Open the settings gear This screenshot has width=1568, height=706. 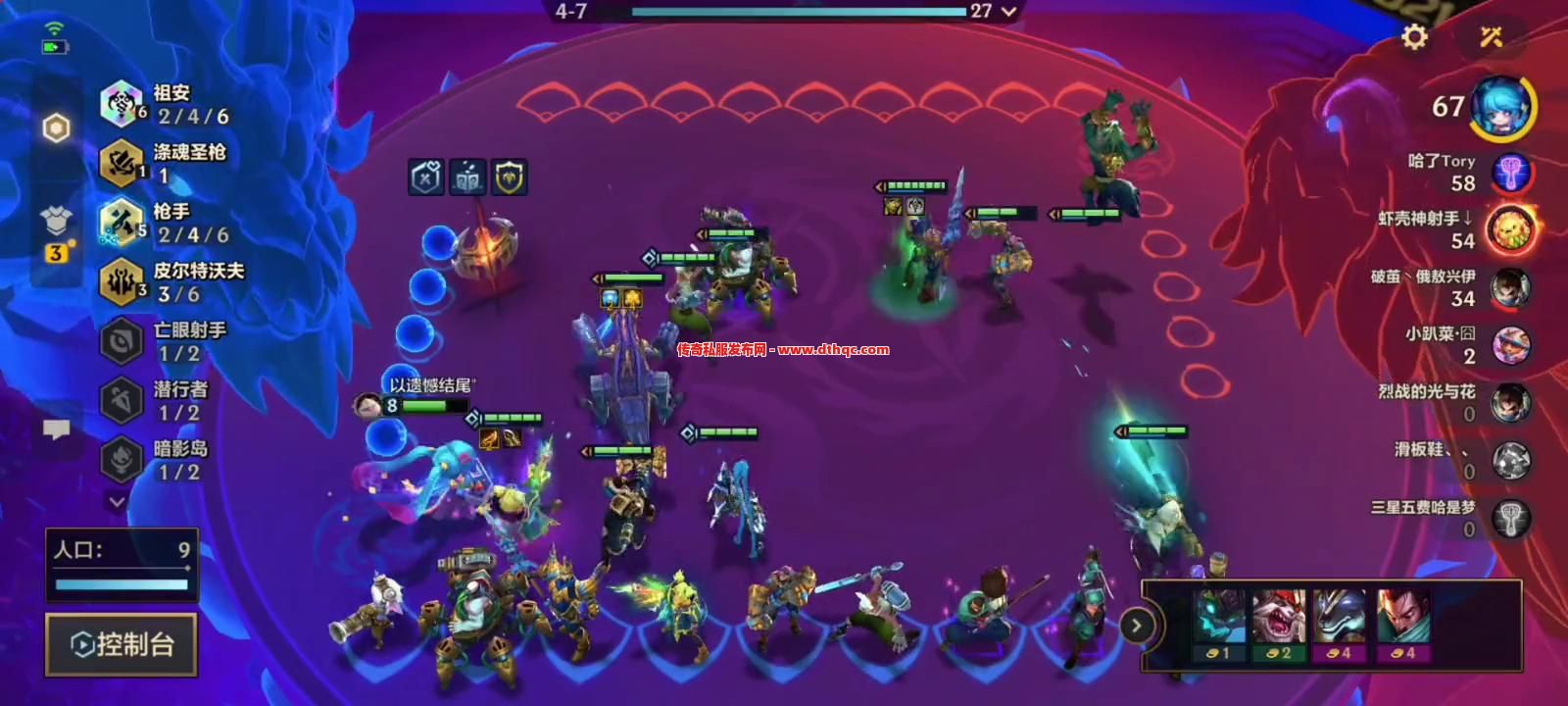[1414, 37]
